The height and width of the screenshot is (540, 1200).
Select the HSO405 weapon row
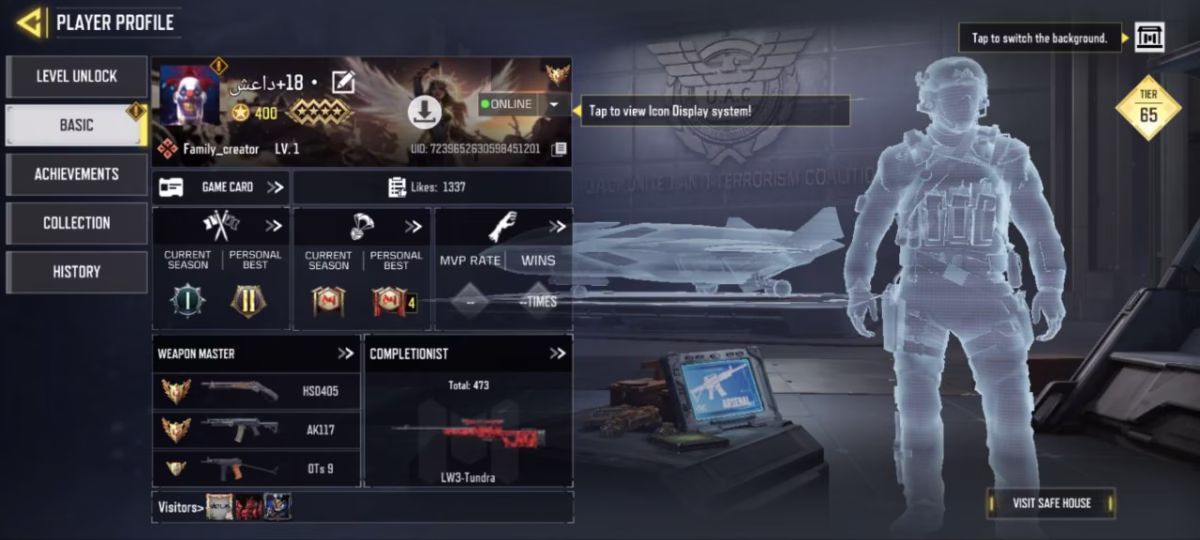[256, 391]
